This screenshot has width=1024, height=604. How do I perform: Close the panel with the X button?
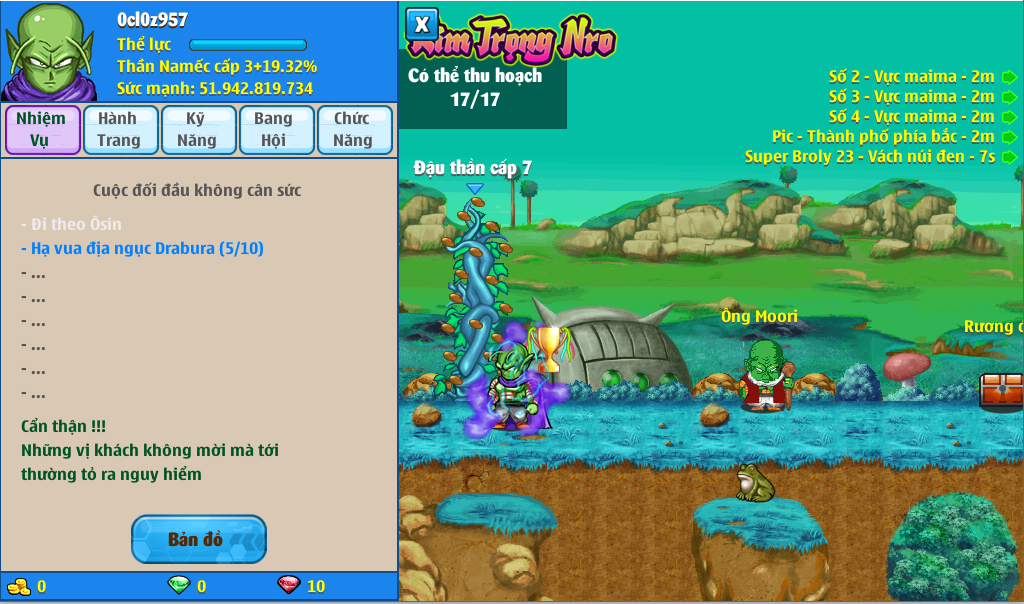(423, 25)
